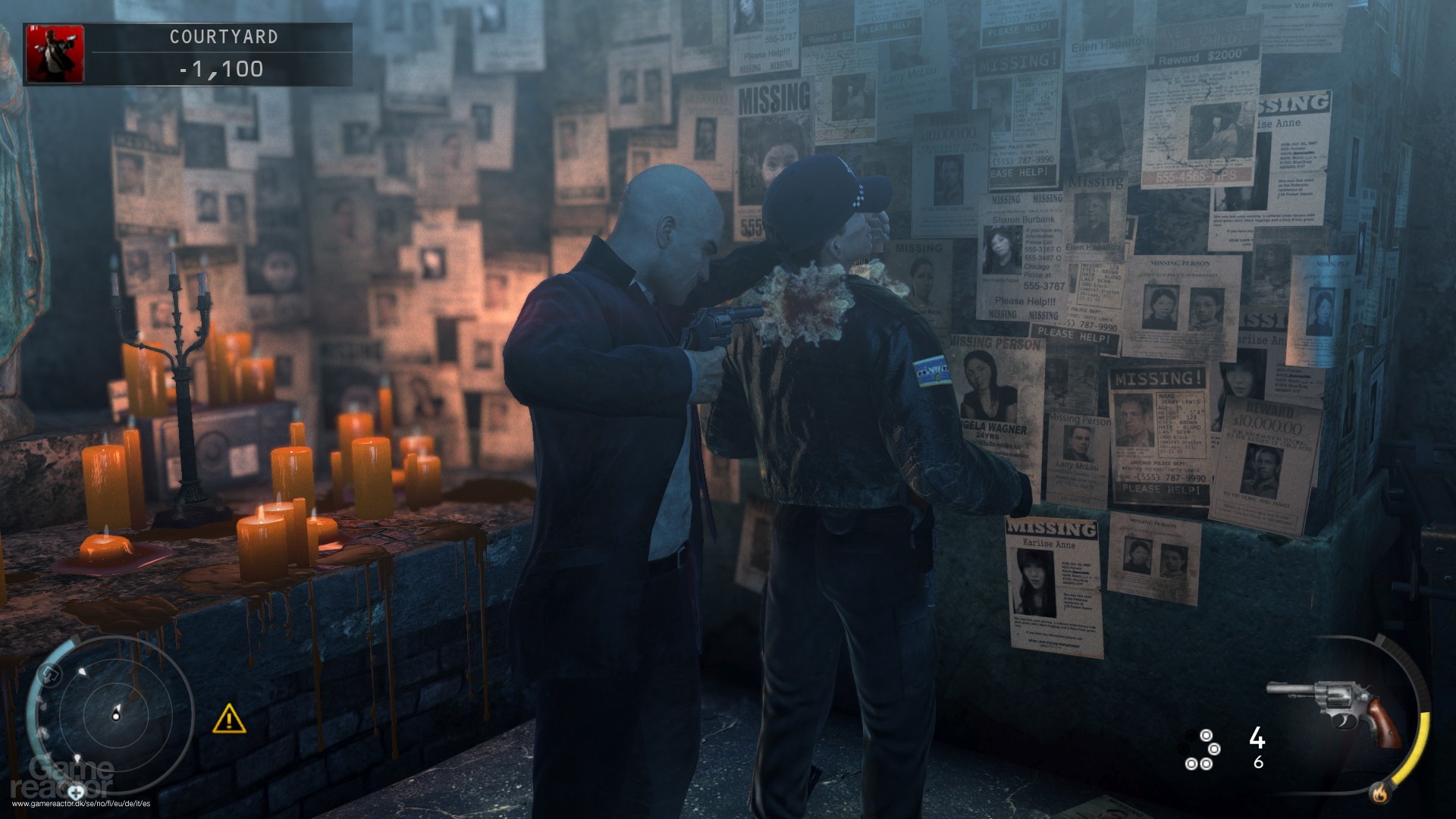Click the health cross icon below the radar

click(76, 795)
